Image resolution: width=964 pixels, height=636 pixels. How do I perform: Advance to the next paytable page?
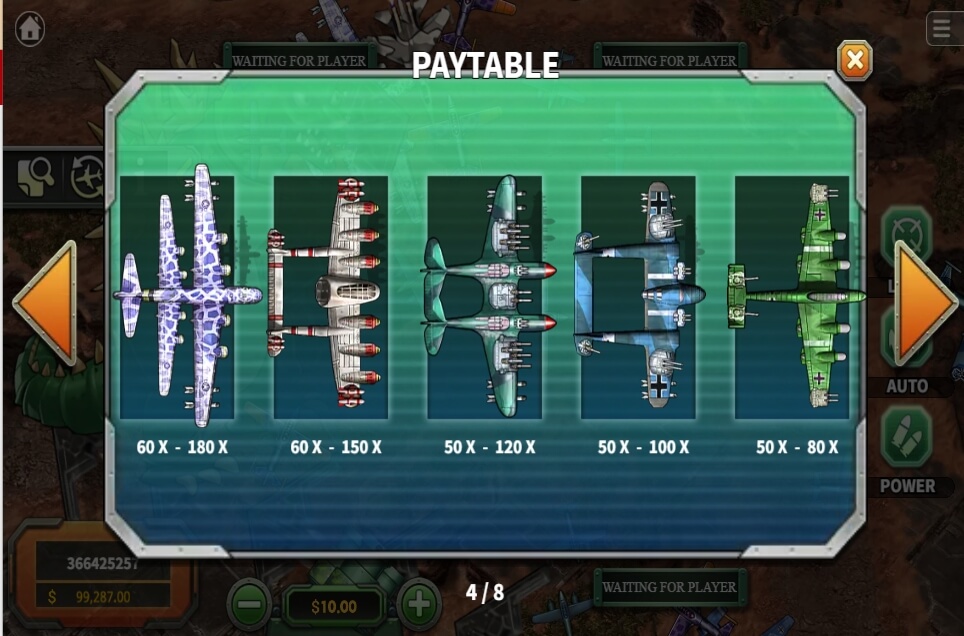[924, 303]
